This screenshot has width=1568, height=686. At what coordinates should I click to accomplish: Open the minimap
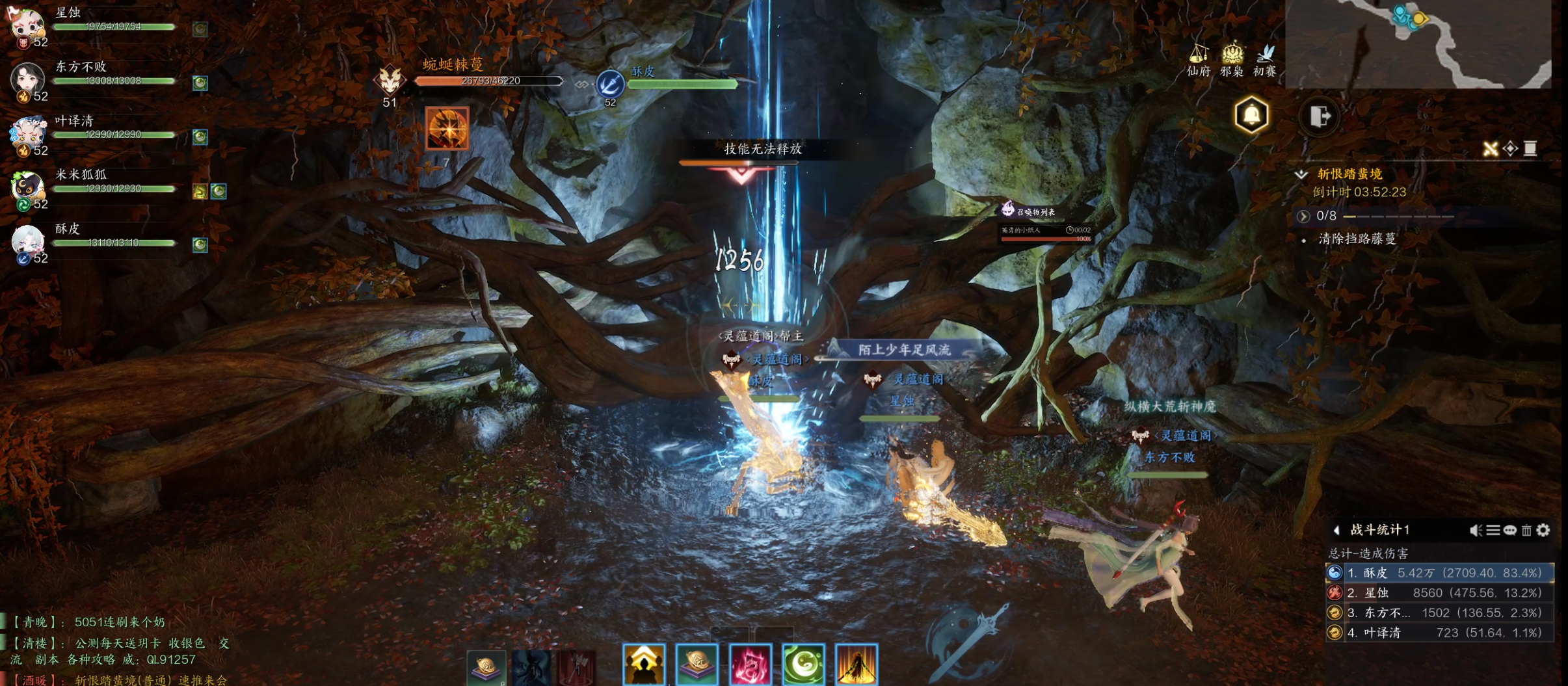click(1418, 43)
